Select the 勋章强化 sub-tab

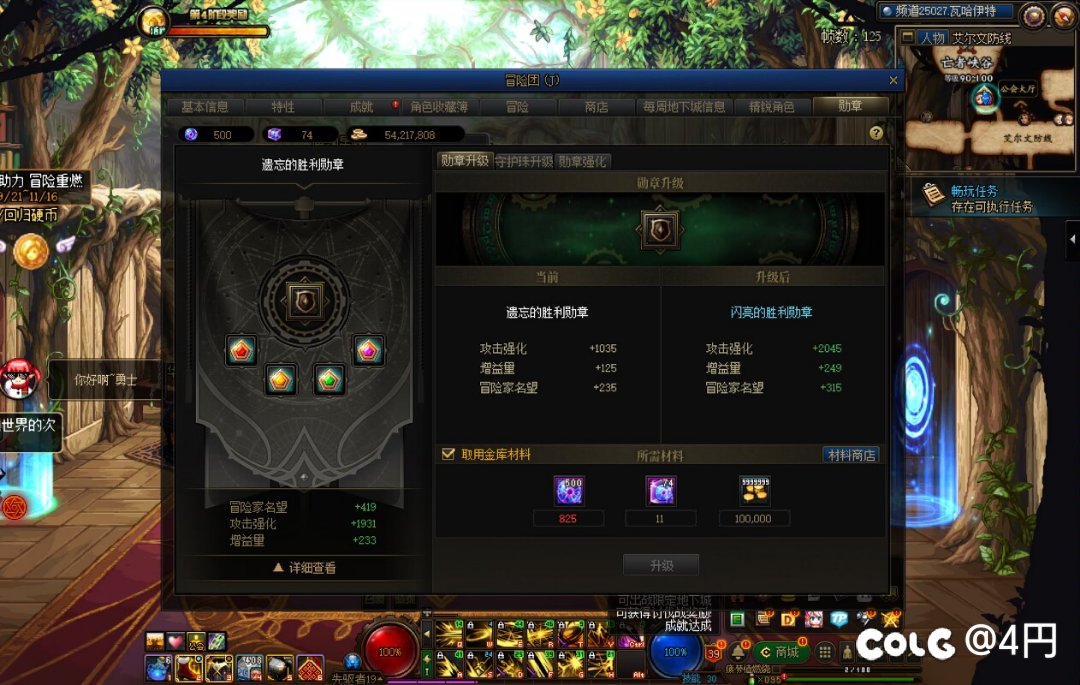[582, 161]
